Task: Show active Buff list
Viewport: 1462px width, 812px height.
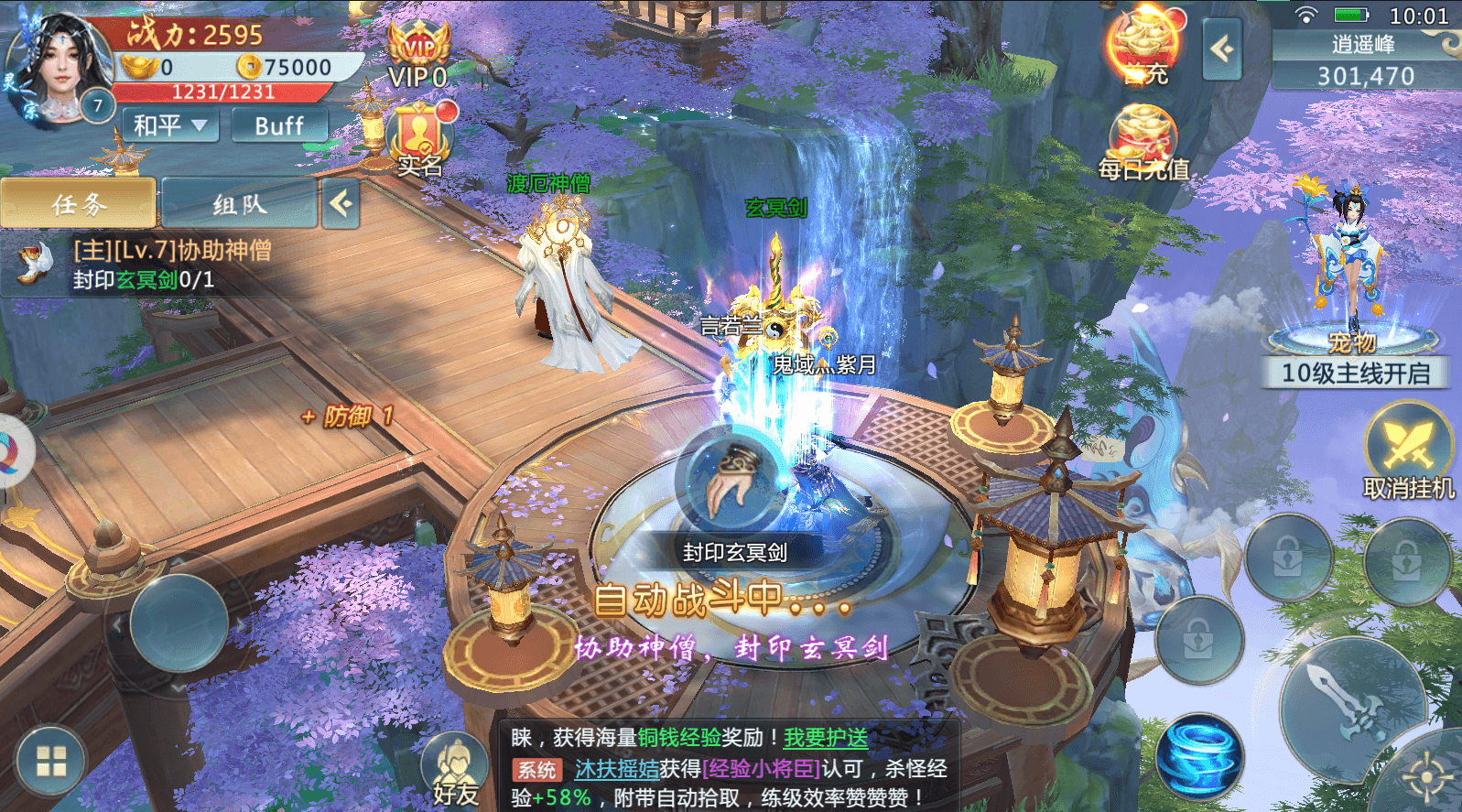Action: [x=278, y=125]
